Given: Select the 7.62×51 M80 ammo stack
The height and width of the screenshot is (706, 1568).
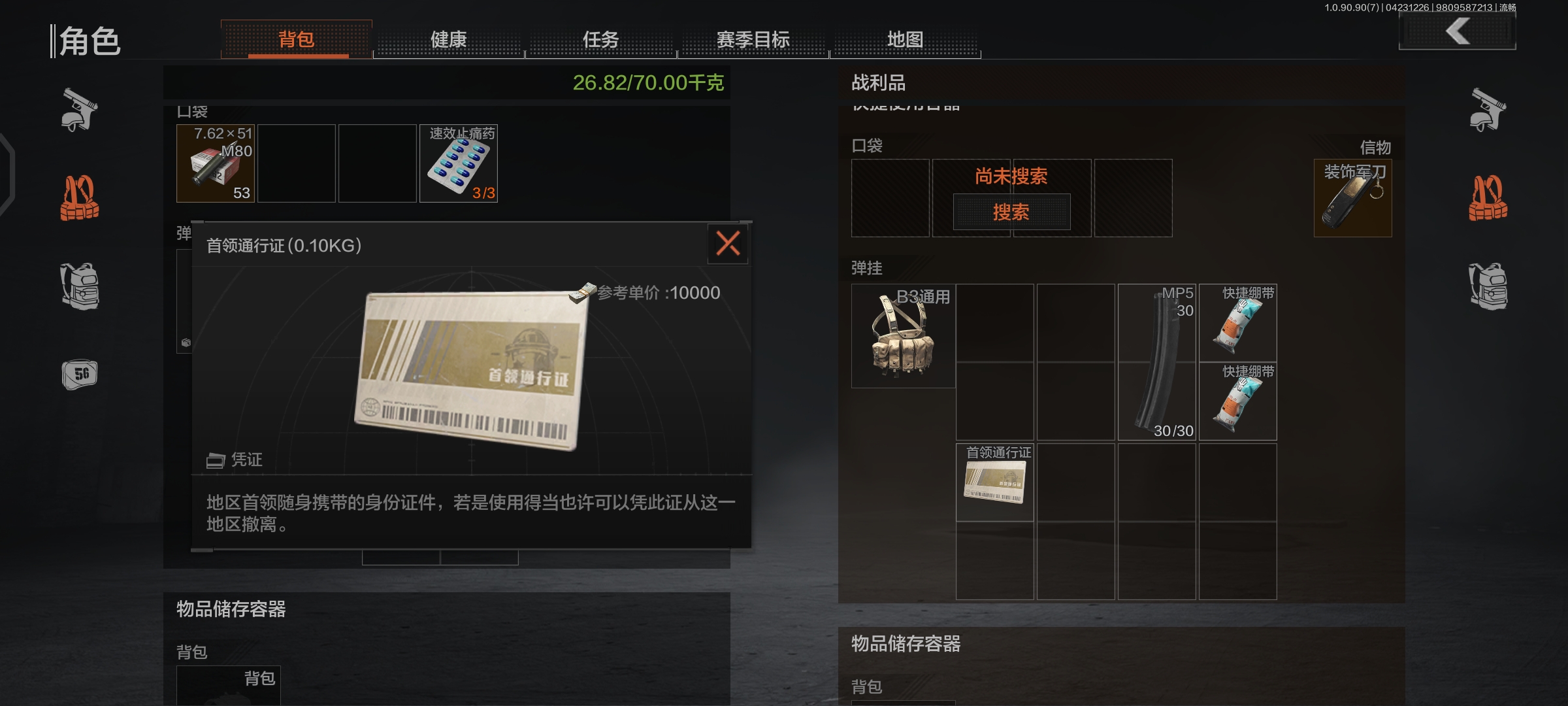Looking at the screenshot, I should tap(216, 163).
